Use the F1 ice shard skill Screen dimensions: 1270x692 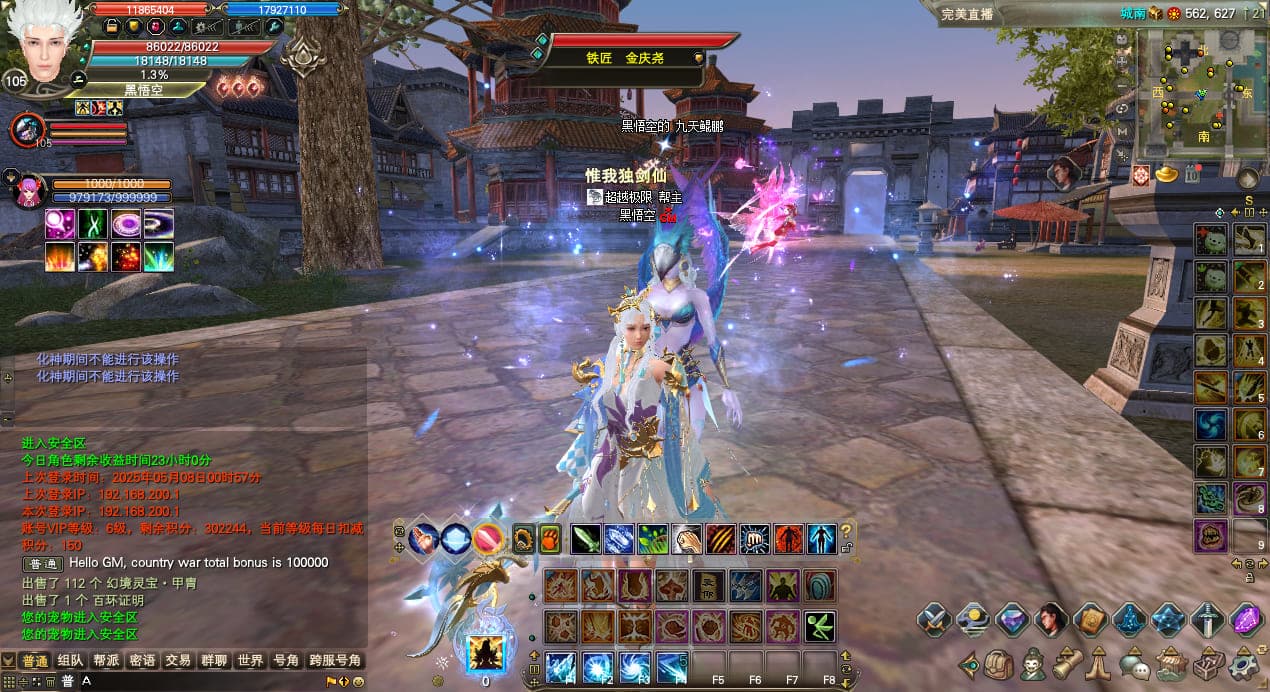[560, 666]
